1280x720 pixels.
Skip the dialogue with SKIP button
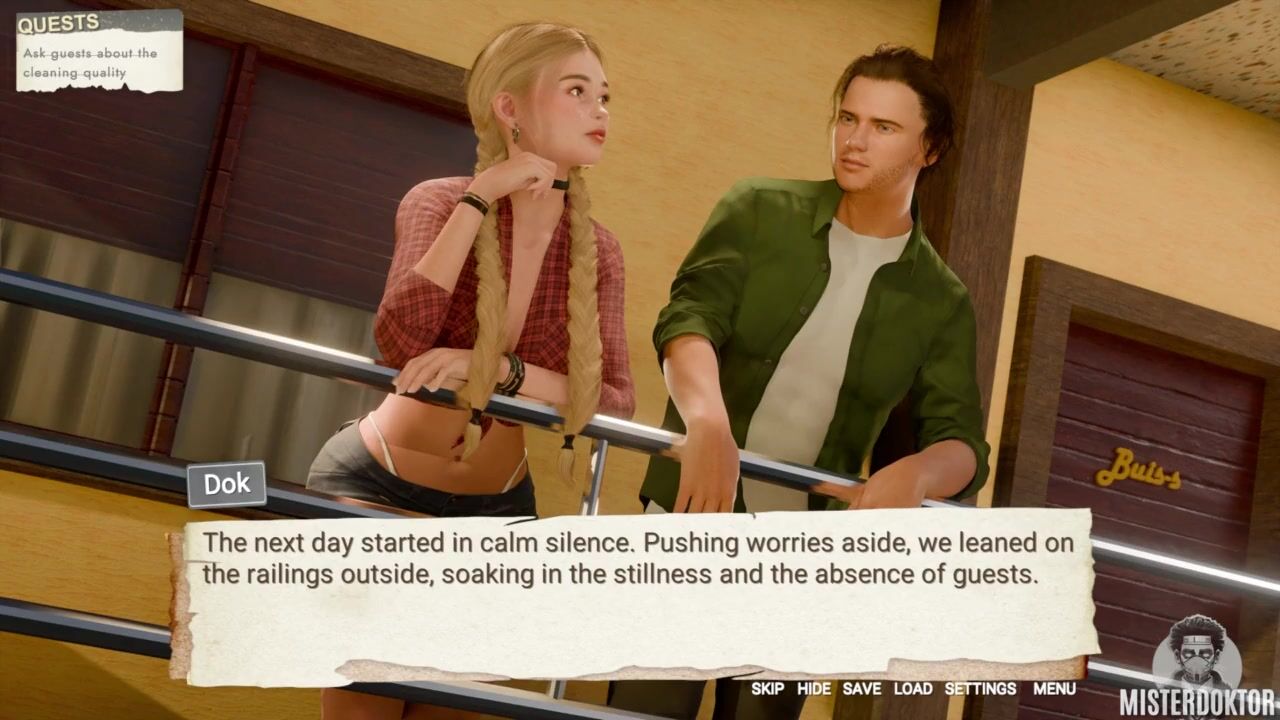pos(767,689)
